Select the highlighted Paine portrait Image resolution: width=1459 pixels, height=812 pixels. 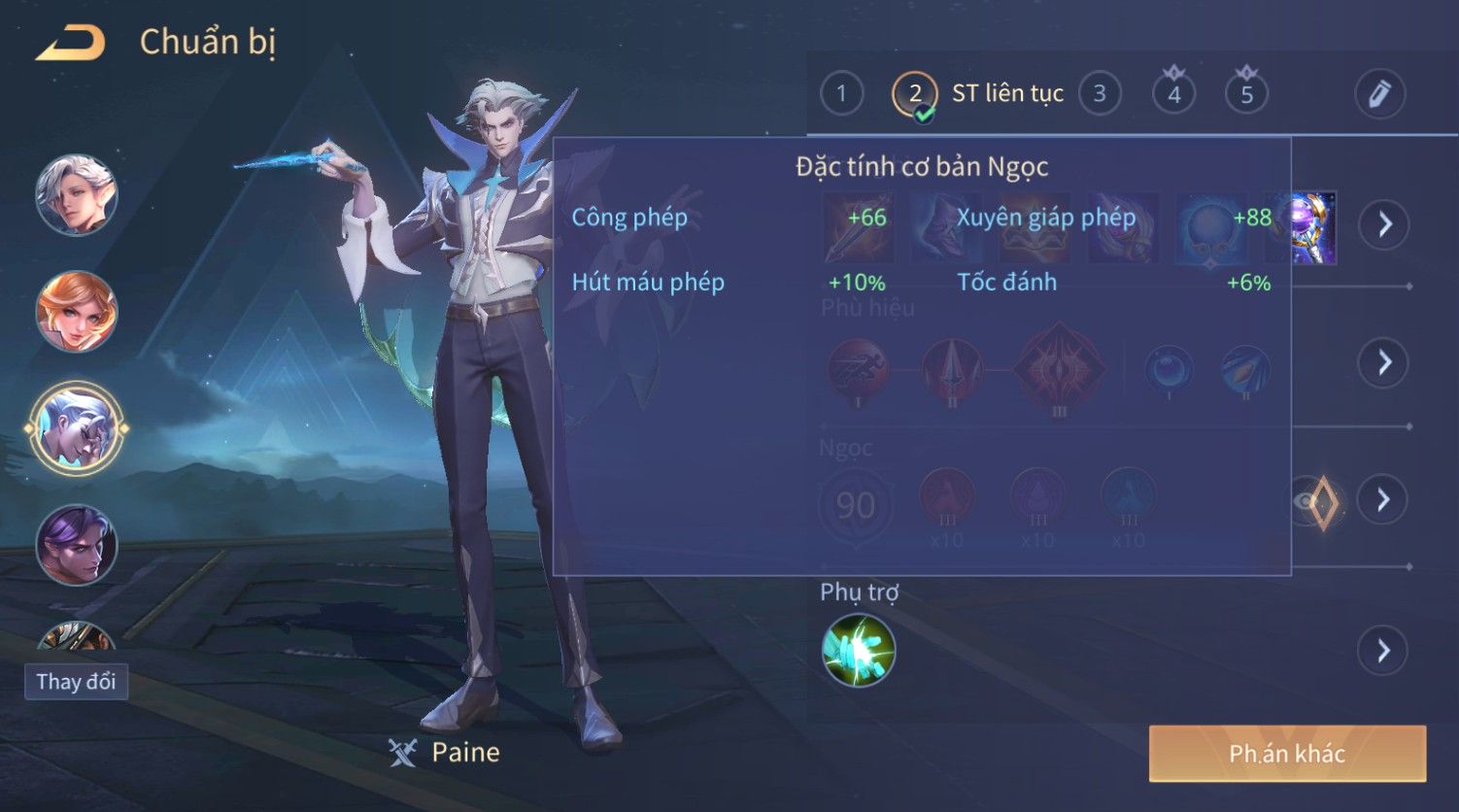[x=76, y=427]
